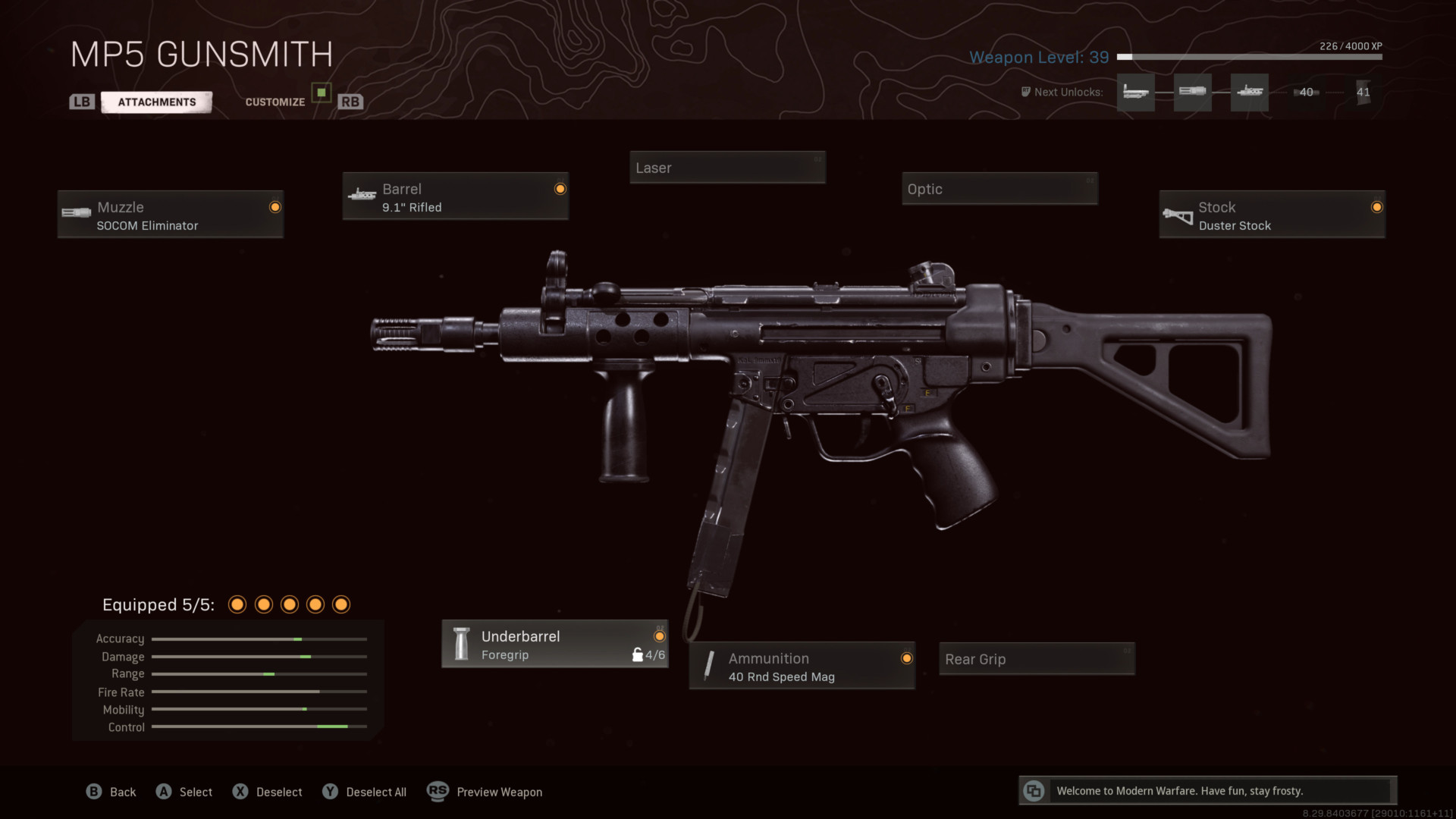Open the Barrel 9.1" Rifled slot
This screenshot has width=1456, height=819.
[455, 196]
